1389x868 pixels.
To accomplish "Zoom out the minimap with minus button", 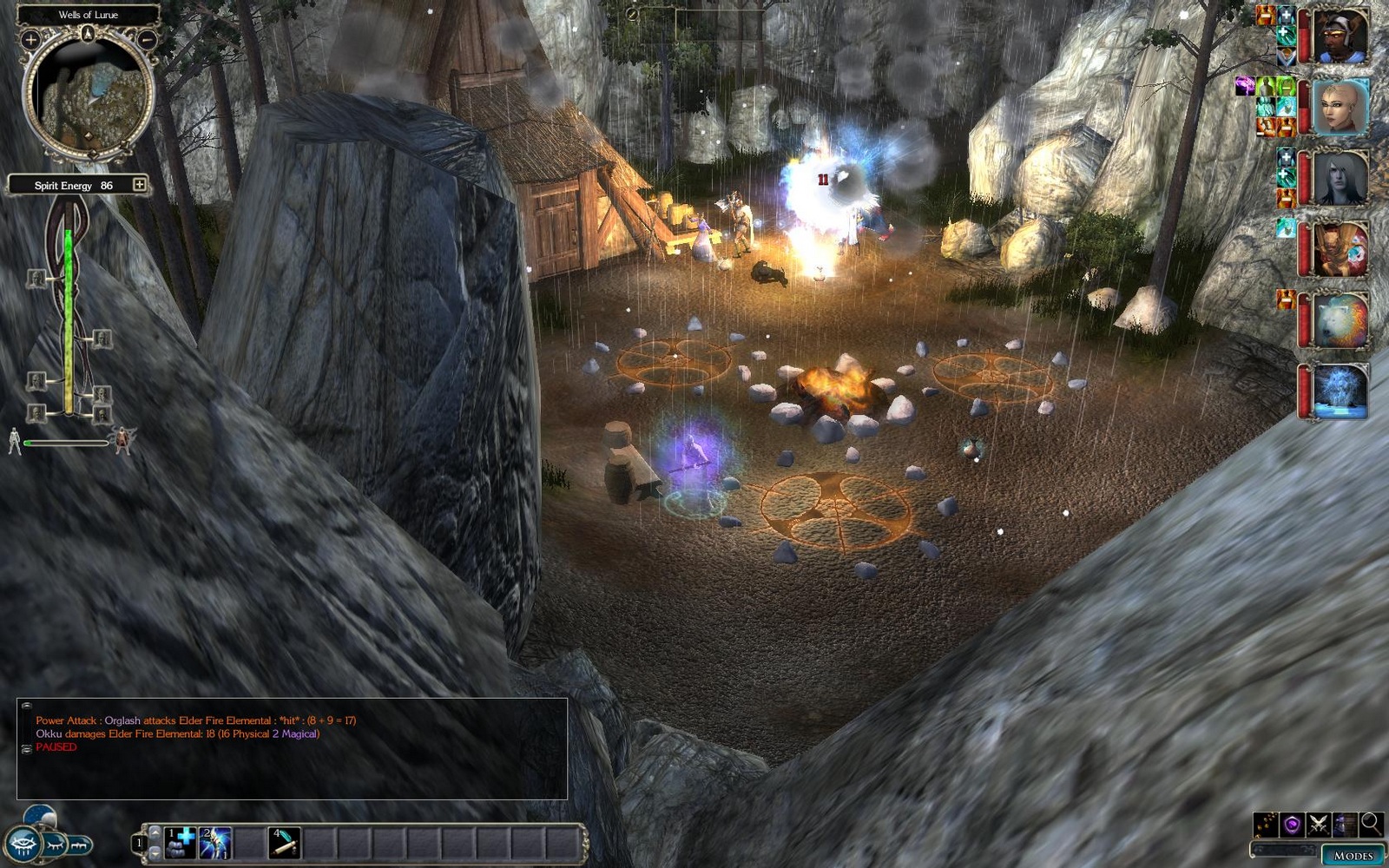I will coord(148,39).
